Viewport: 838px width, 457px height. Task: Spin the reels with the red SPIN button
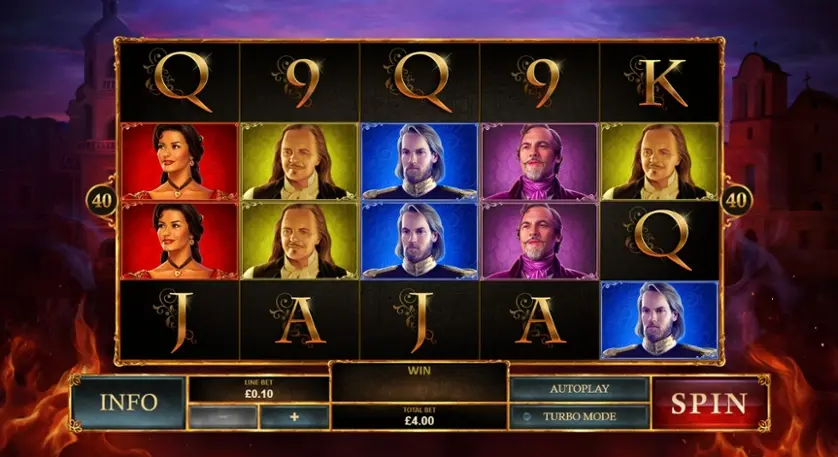click(708, 403)
